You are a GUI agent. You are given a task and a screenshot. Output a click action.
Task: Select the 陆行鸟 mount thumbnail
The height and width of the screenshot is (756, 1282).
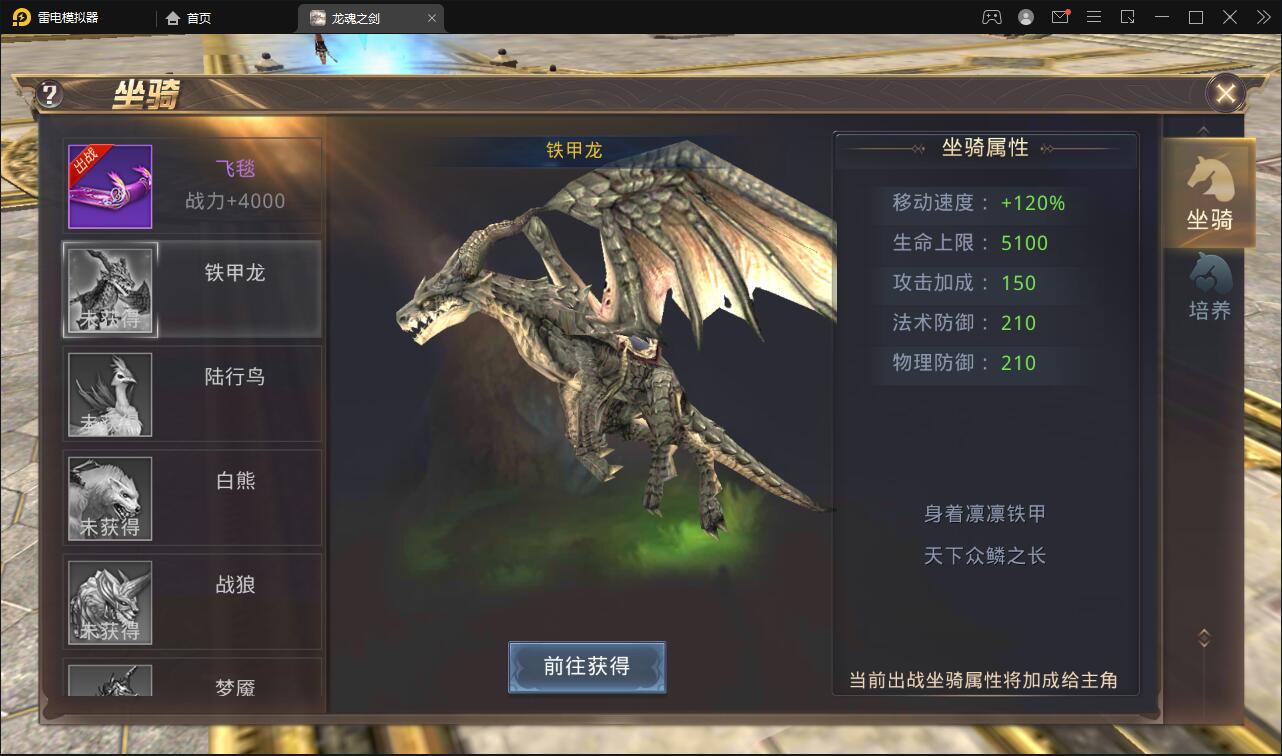[x=110, y=394]
